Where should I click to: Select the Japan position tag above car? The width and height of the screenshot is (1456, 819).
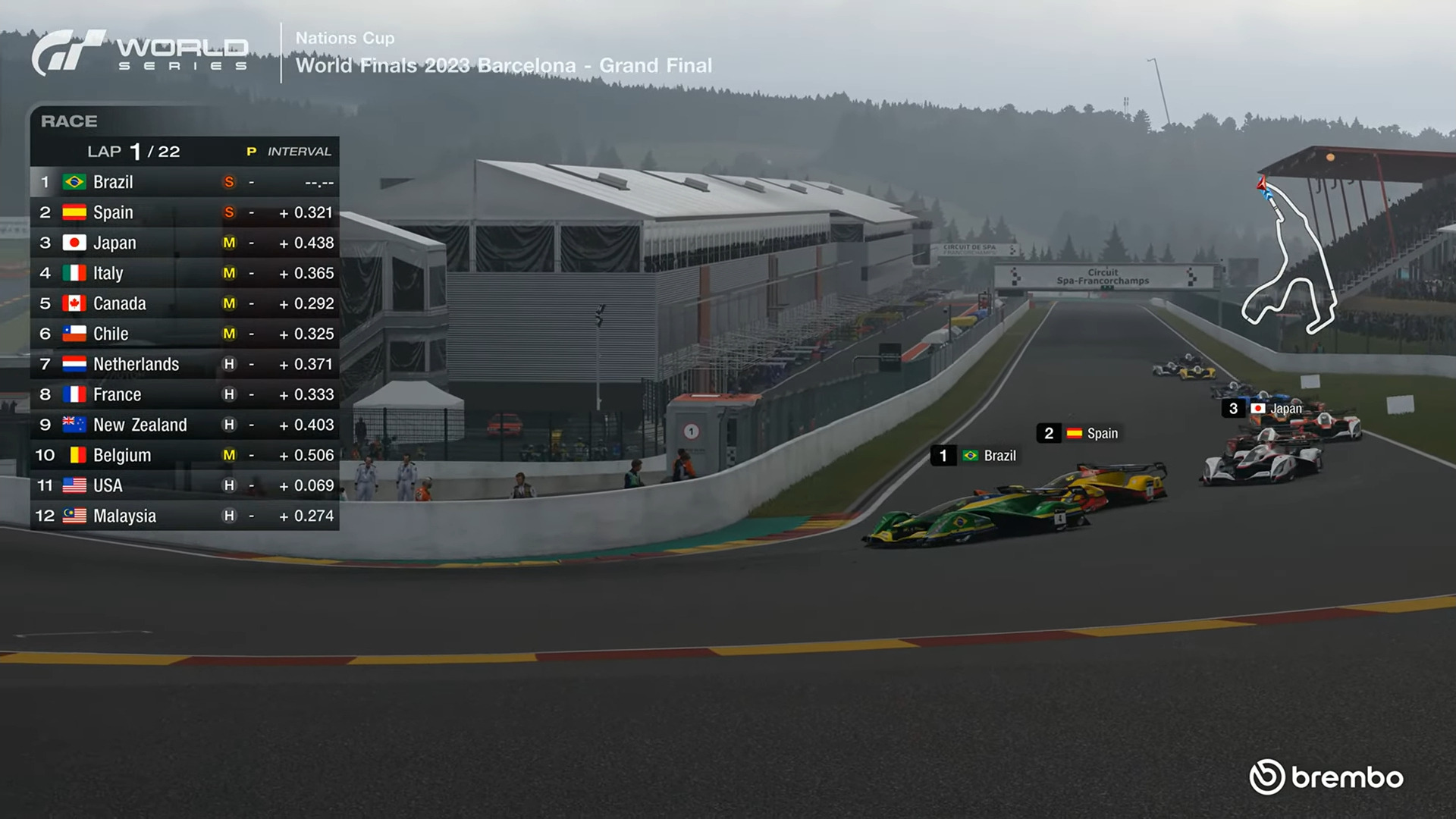click(1264, 409)
